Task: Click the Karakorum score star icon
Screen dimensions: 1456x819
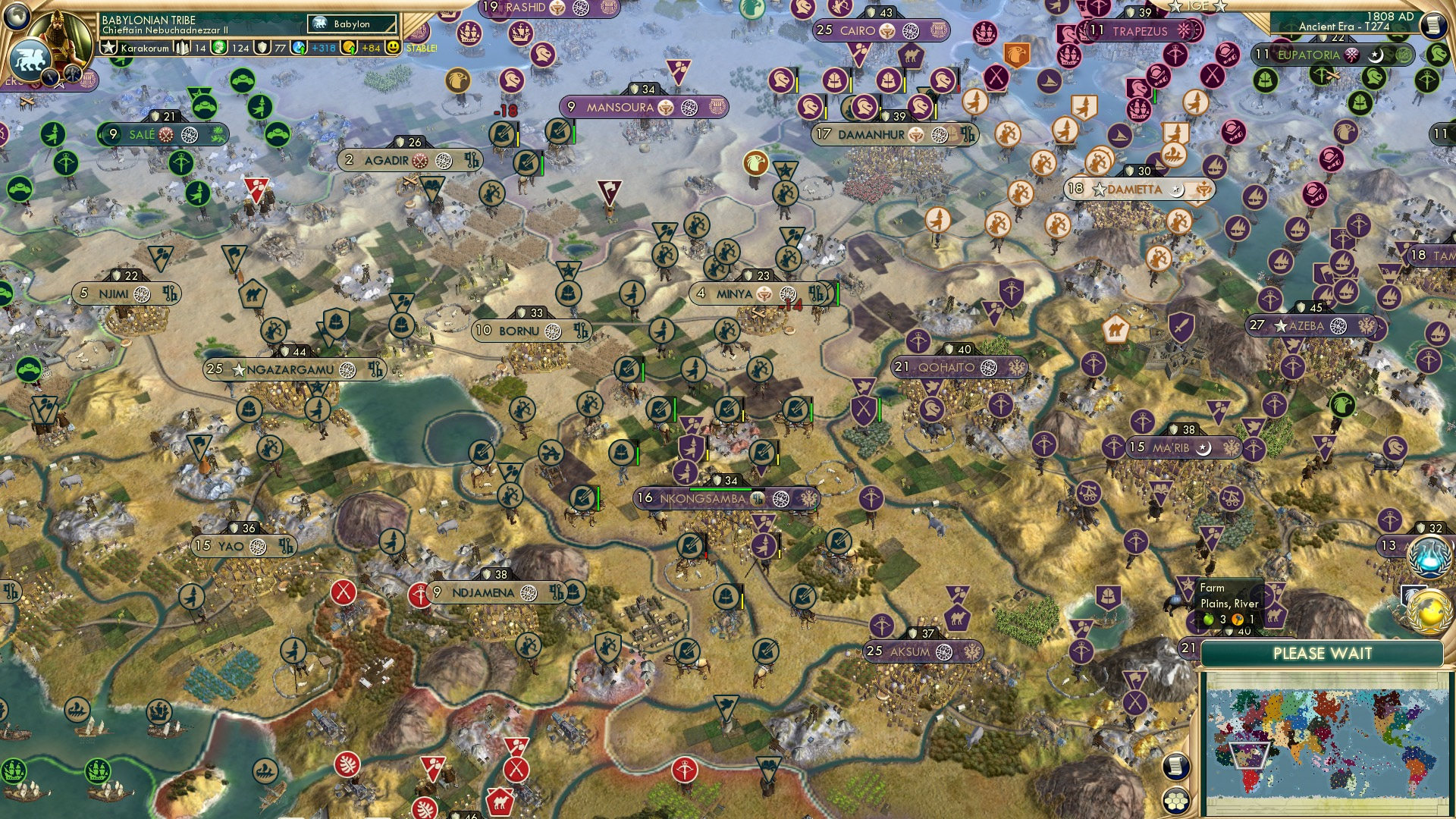Action: 109,47
